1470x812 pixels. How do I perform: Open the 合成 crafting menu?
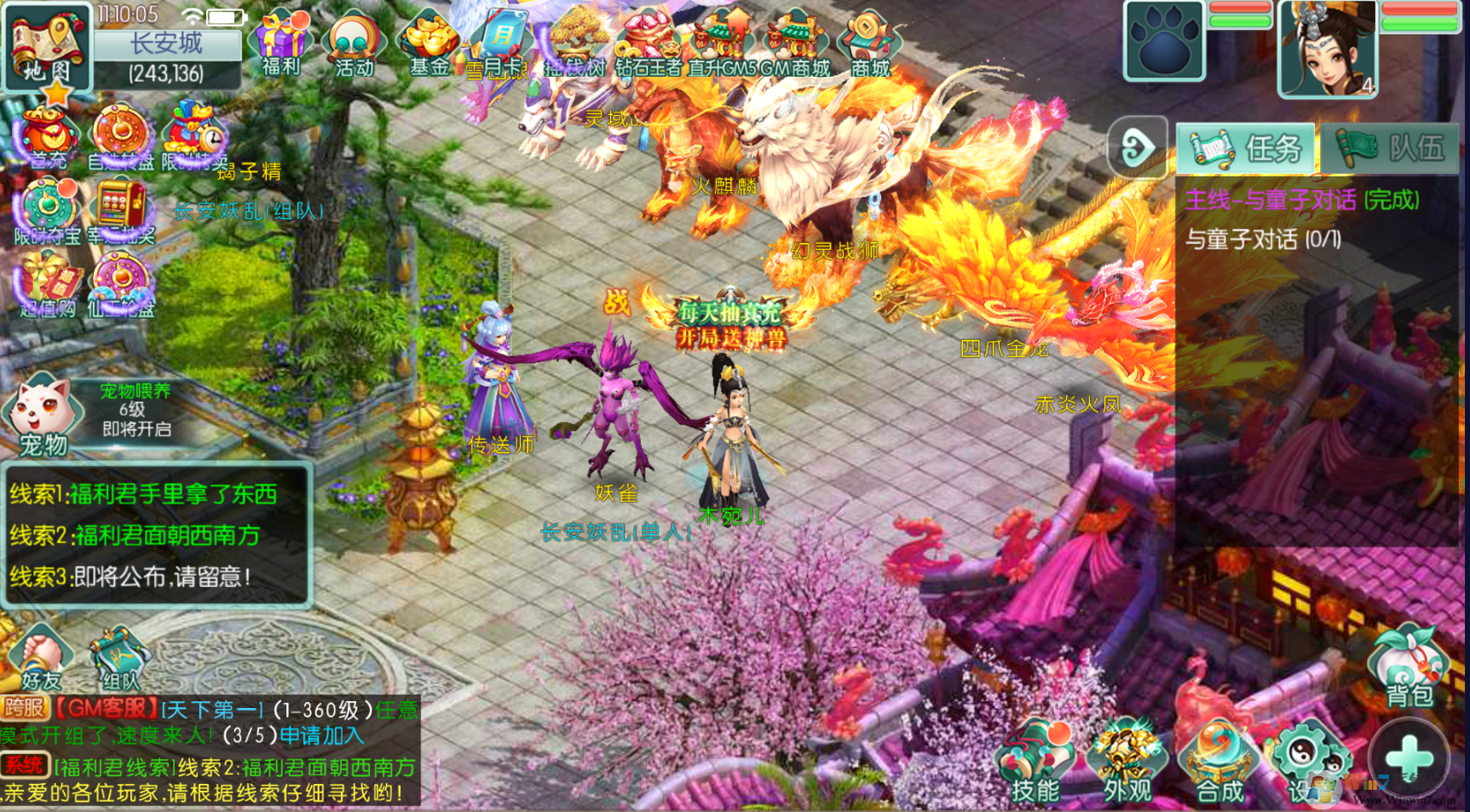1219,763
